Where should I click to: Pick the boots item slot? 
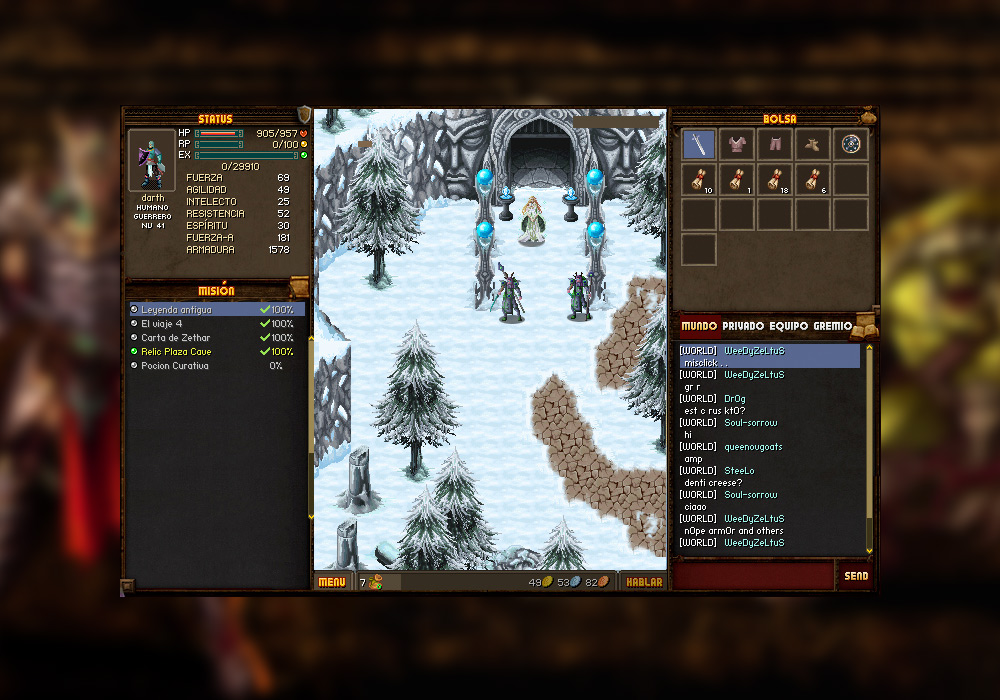coord(813,145)
